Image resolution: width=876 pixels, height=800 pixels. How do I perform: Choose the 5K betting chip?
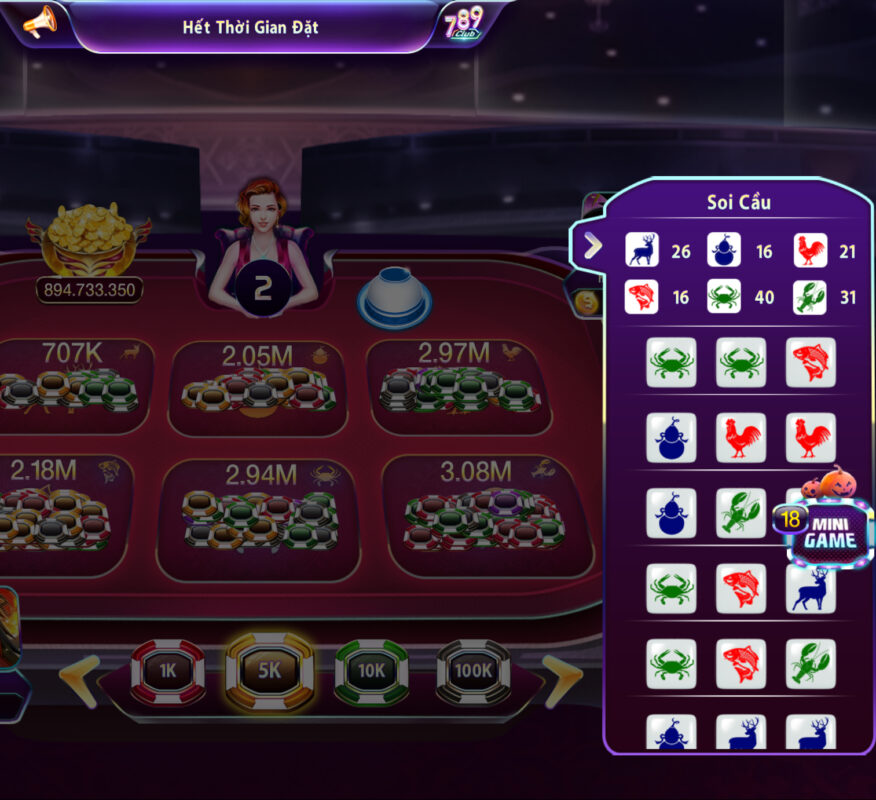[270, 670]
